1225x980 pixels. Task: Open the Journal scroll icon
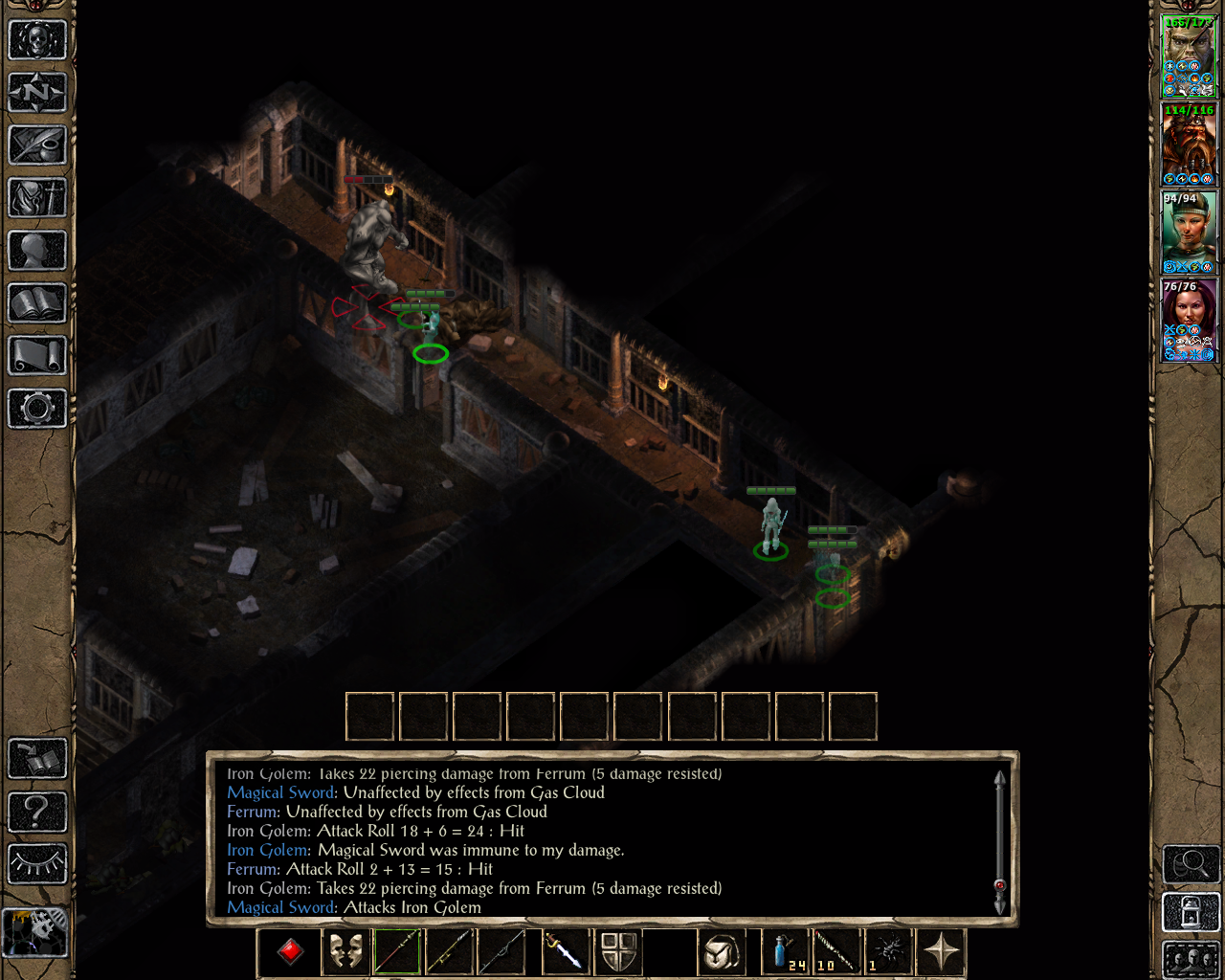coord(38,145)
